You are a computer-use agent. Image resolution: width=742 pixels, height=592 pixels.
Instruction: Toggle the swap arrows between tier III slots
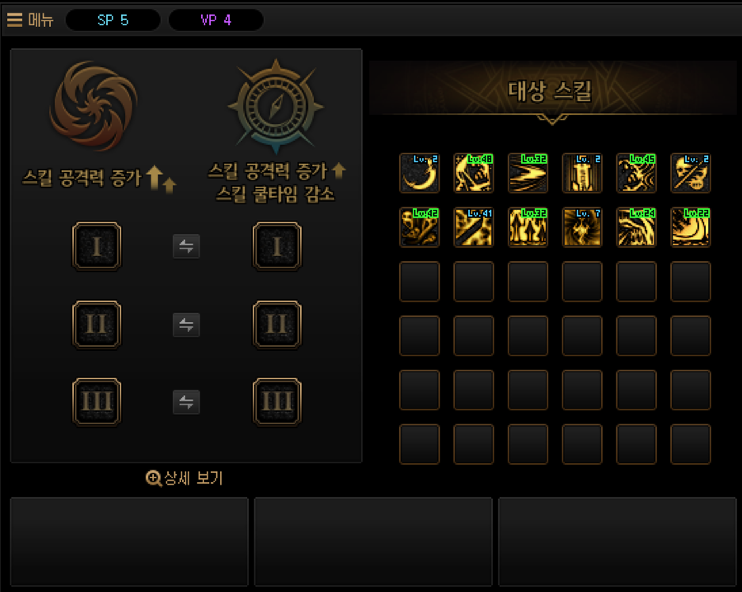click(186, 402)
